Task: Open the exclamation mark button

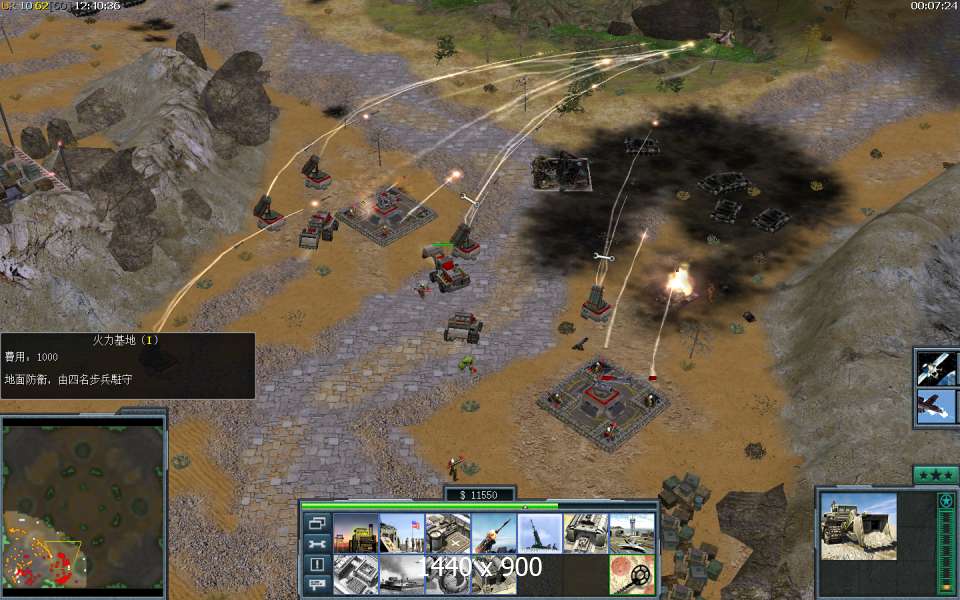Action: pos(317,564)
